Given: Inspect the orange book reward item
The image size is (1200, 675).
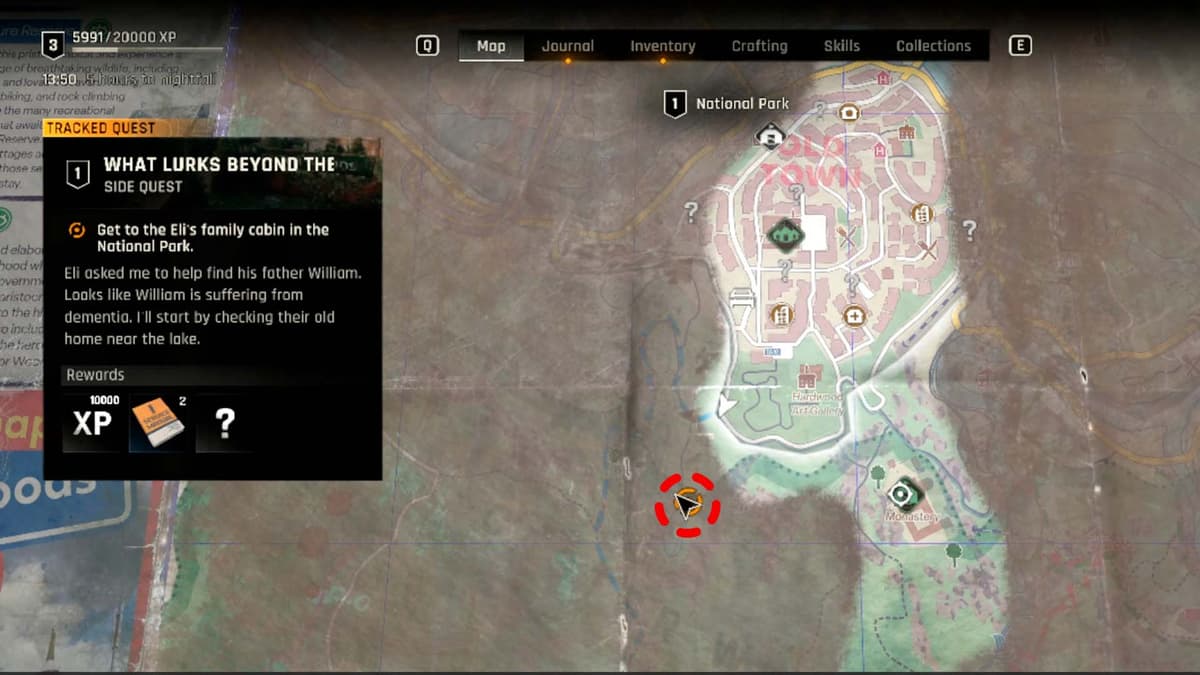Looking at the screenshot, I should pyautogui.click(x=158, y=423).
